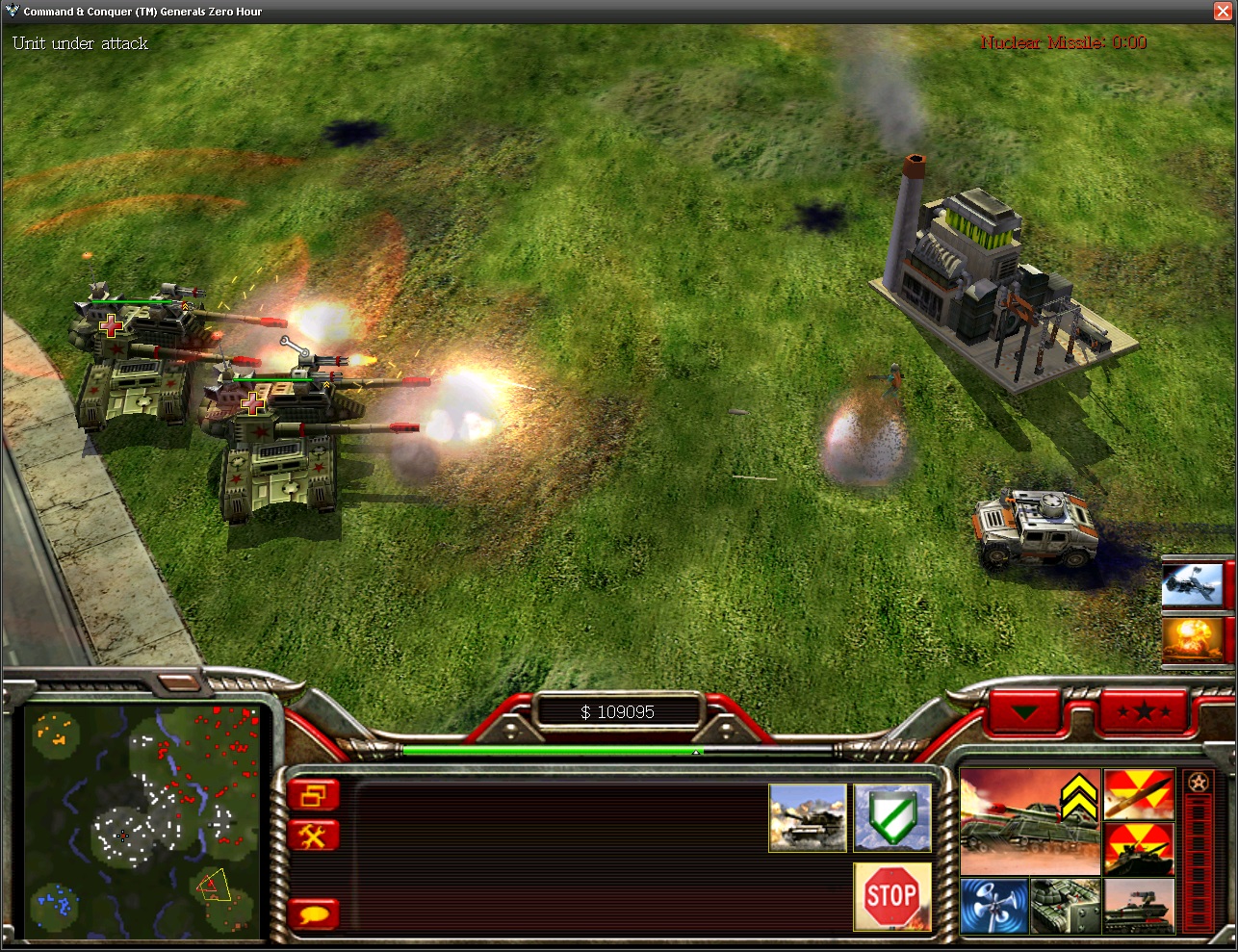Close the game window
The width and height of the screenshot is (1238, 952).
click(x=1224, y=12)
